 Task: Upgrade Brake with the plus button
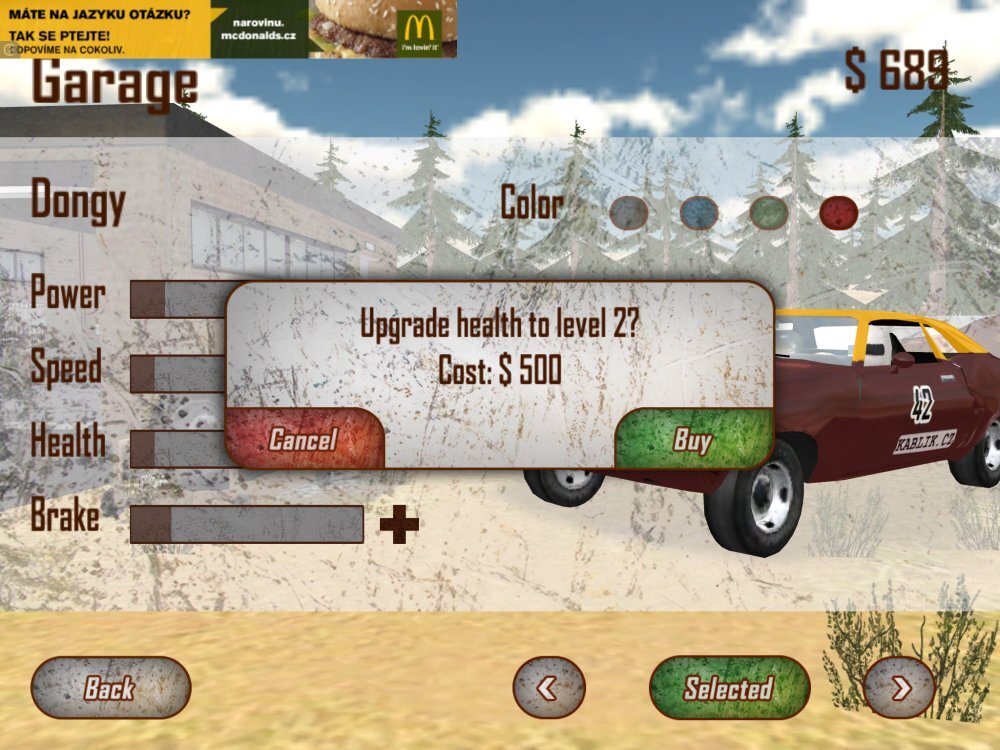(399, 524)
